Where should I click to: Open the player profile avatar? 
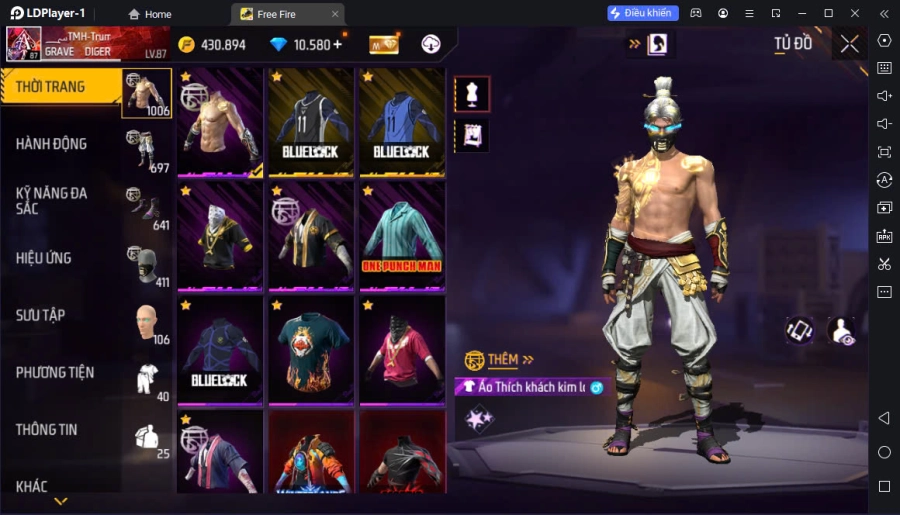click(x=24, y=44)
